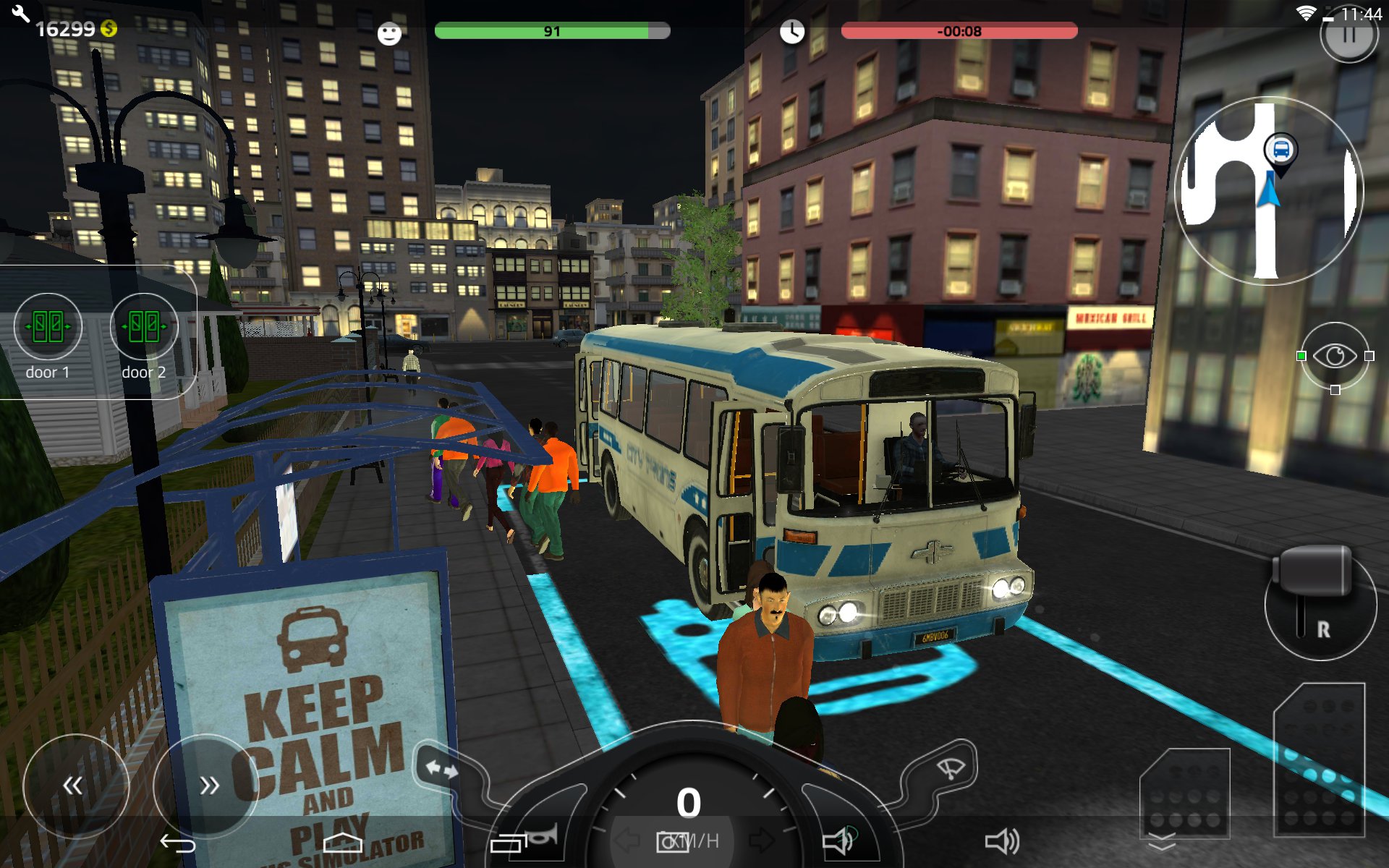Viewport: 1389px width, 868px height.
Task: Activate the turn signal stalk
Action: (x=442, y=768)
